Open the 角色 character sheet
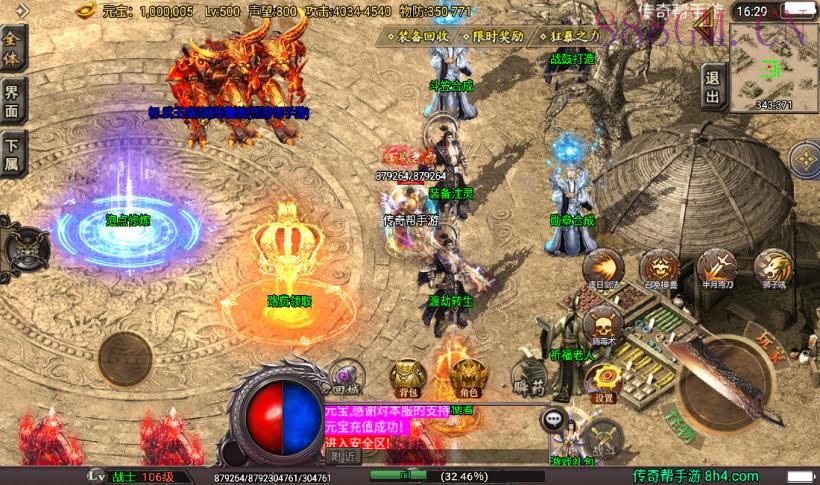820x485 pixels. [x=465, y=376]
